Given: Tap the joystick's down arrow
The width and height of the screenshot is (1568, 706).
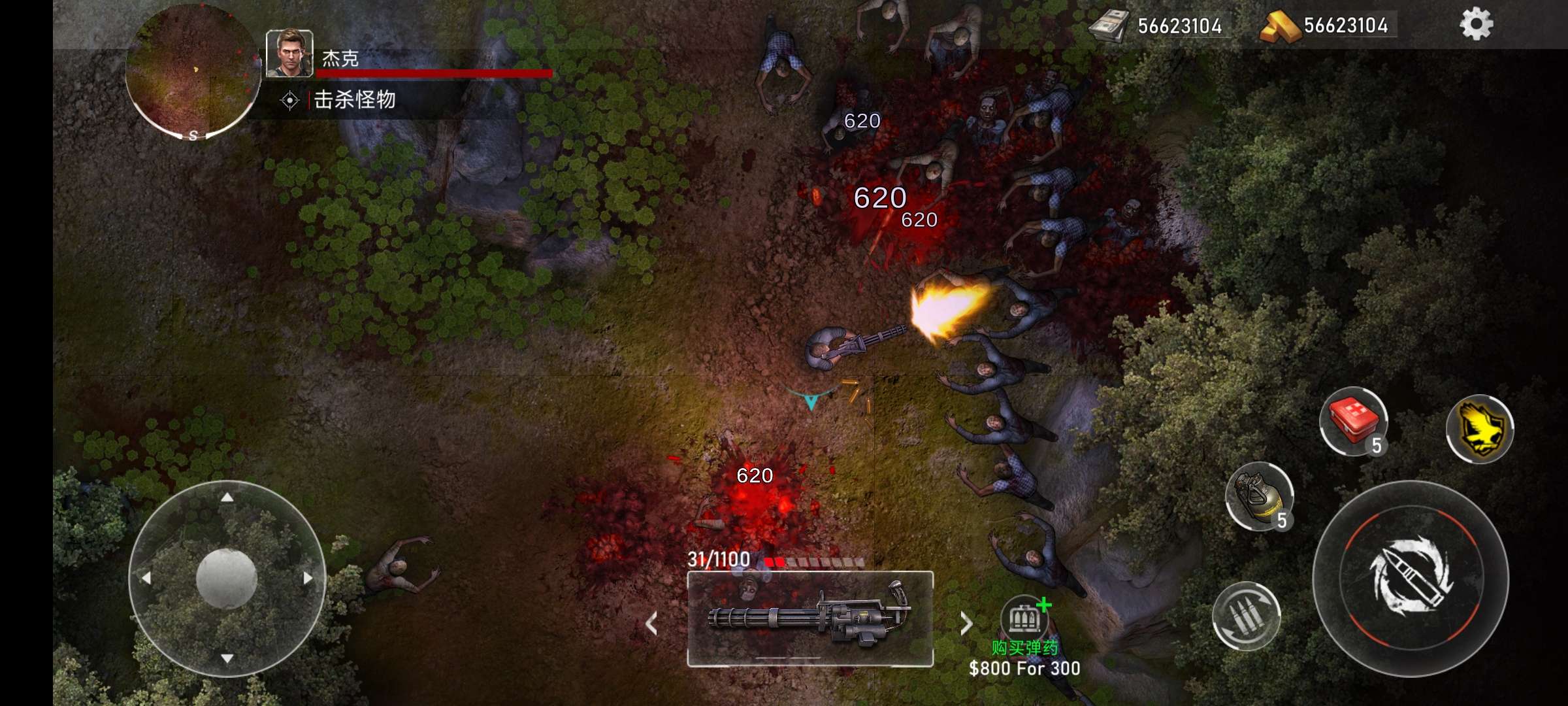Looking at the screenshot, I should point(227,658).
